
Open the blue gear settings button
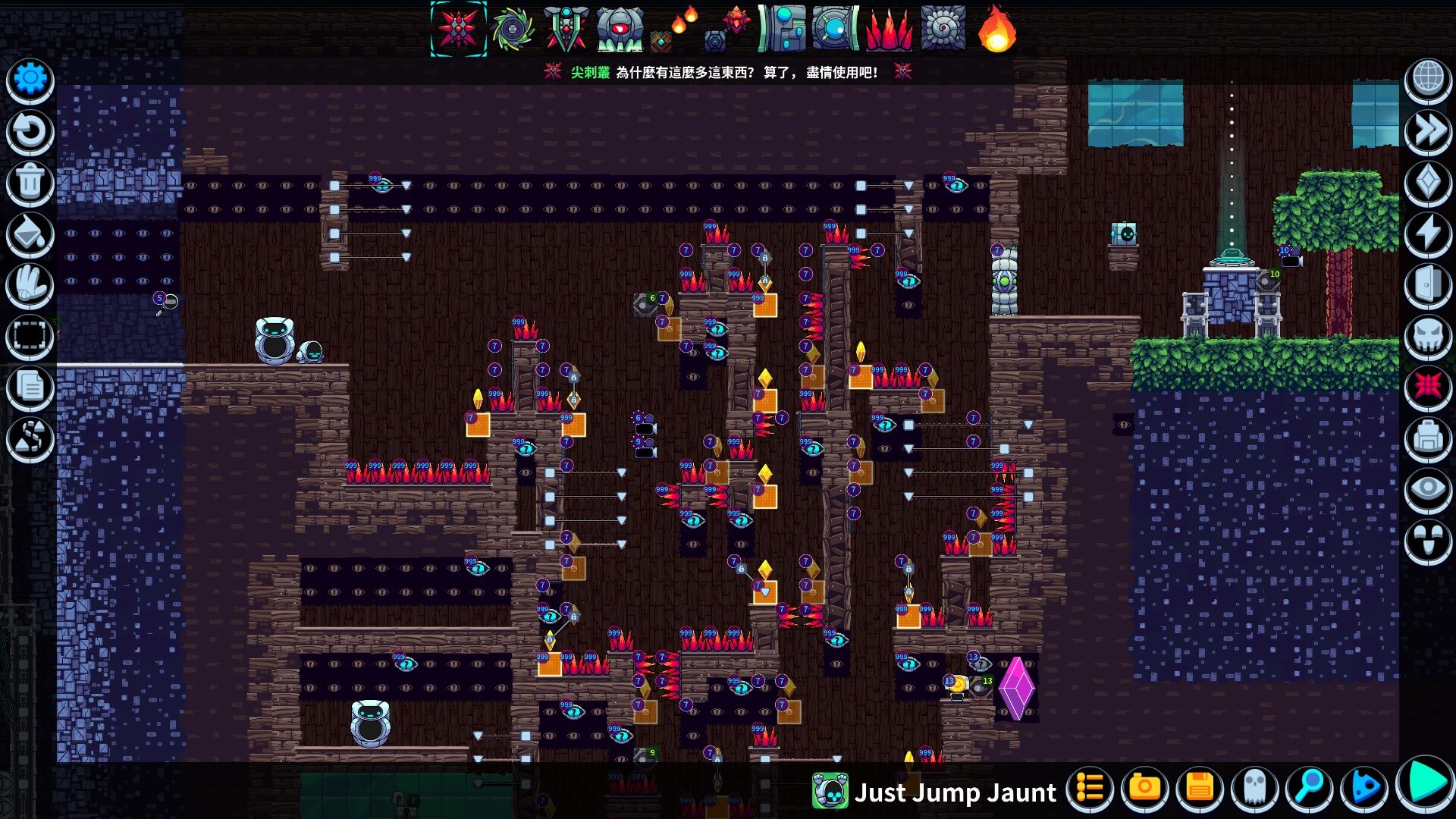click(x=30, y=80)
